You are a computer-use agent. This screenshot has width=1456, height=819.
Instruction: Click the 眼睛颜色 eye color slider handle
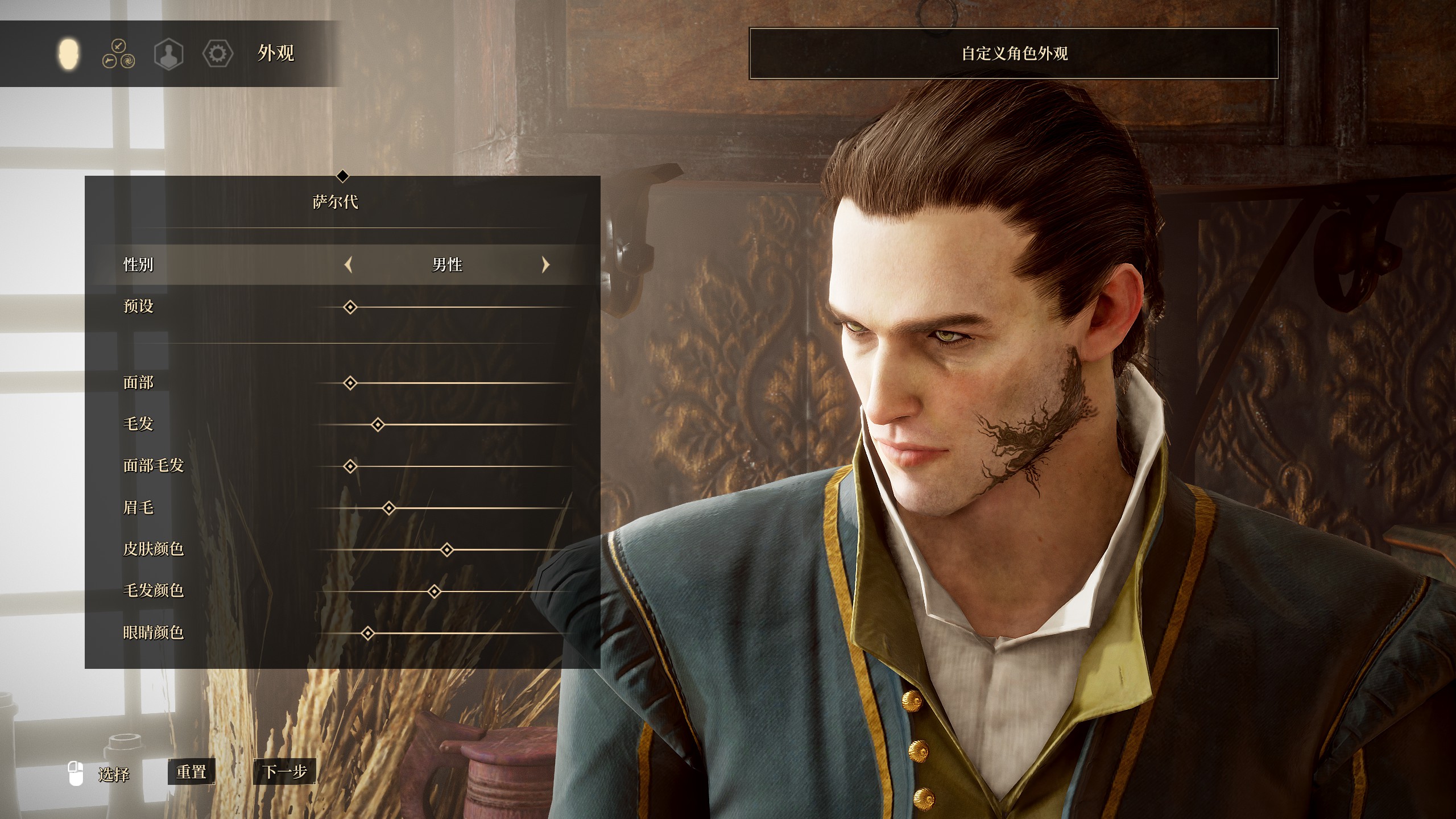coord(368,633)
